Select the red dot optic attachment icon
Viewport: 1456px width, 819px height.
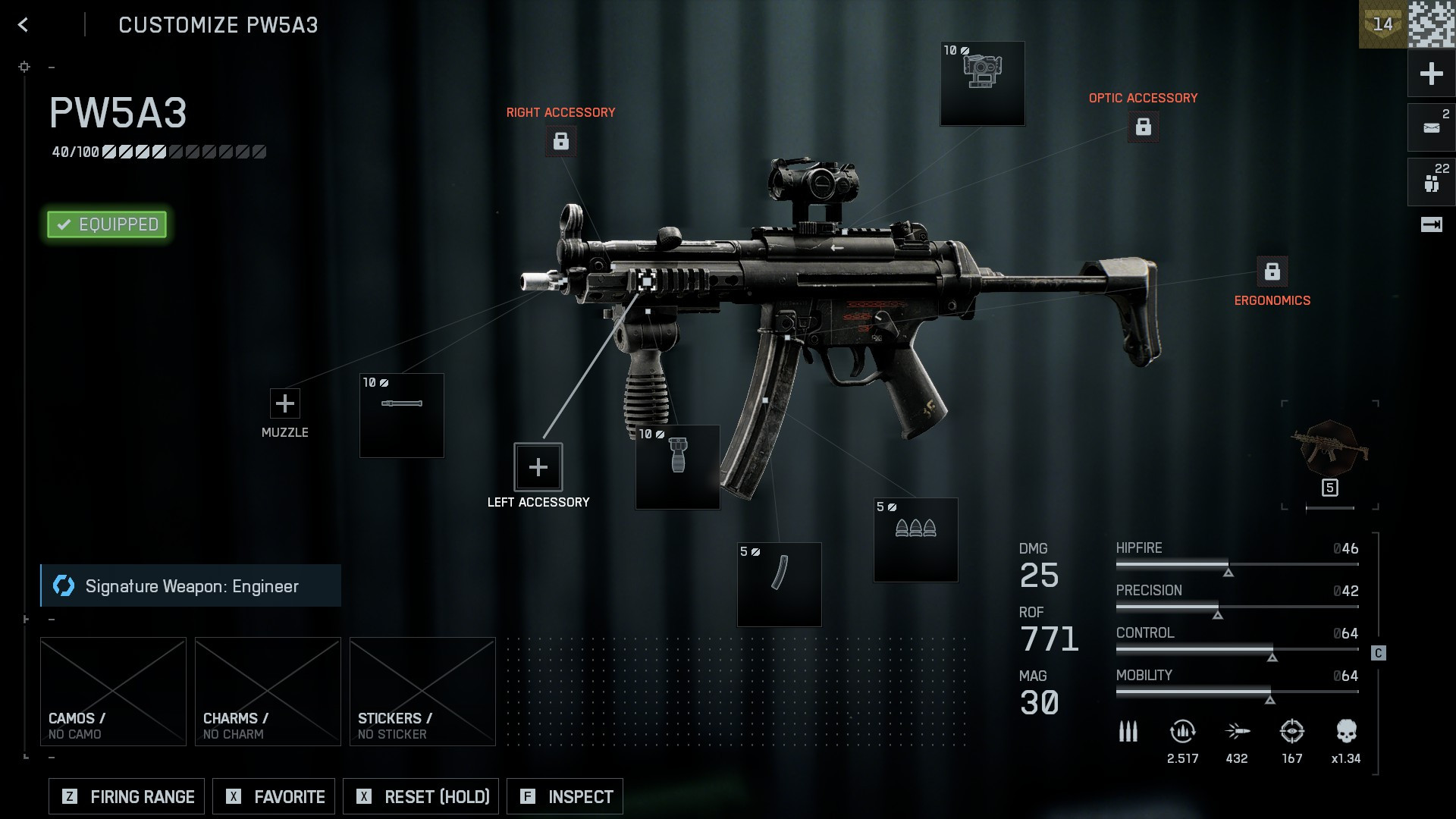[x=982, y=82]
